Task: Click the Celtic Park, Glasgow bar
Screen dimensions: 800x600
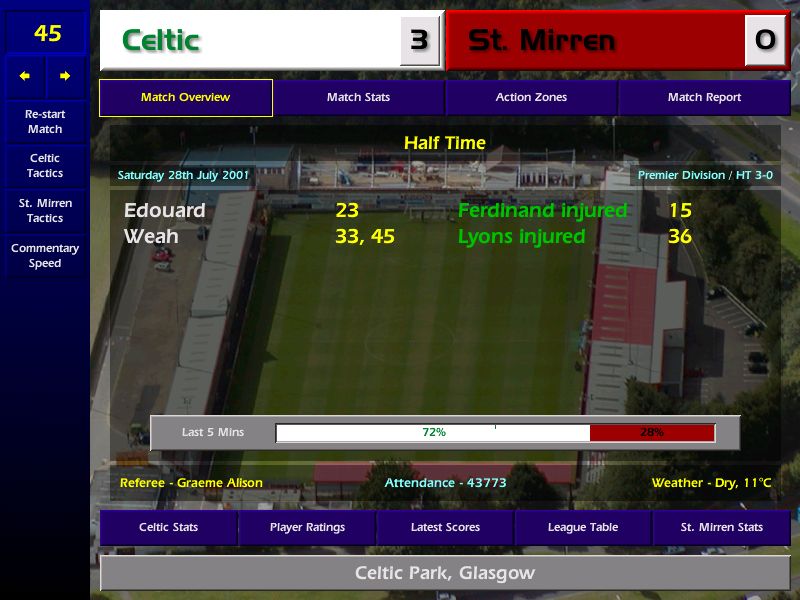Action: (445, 574)
